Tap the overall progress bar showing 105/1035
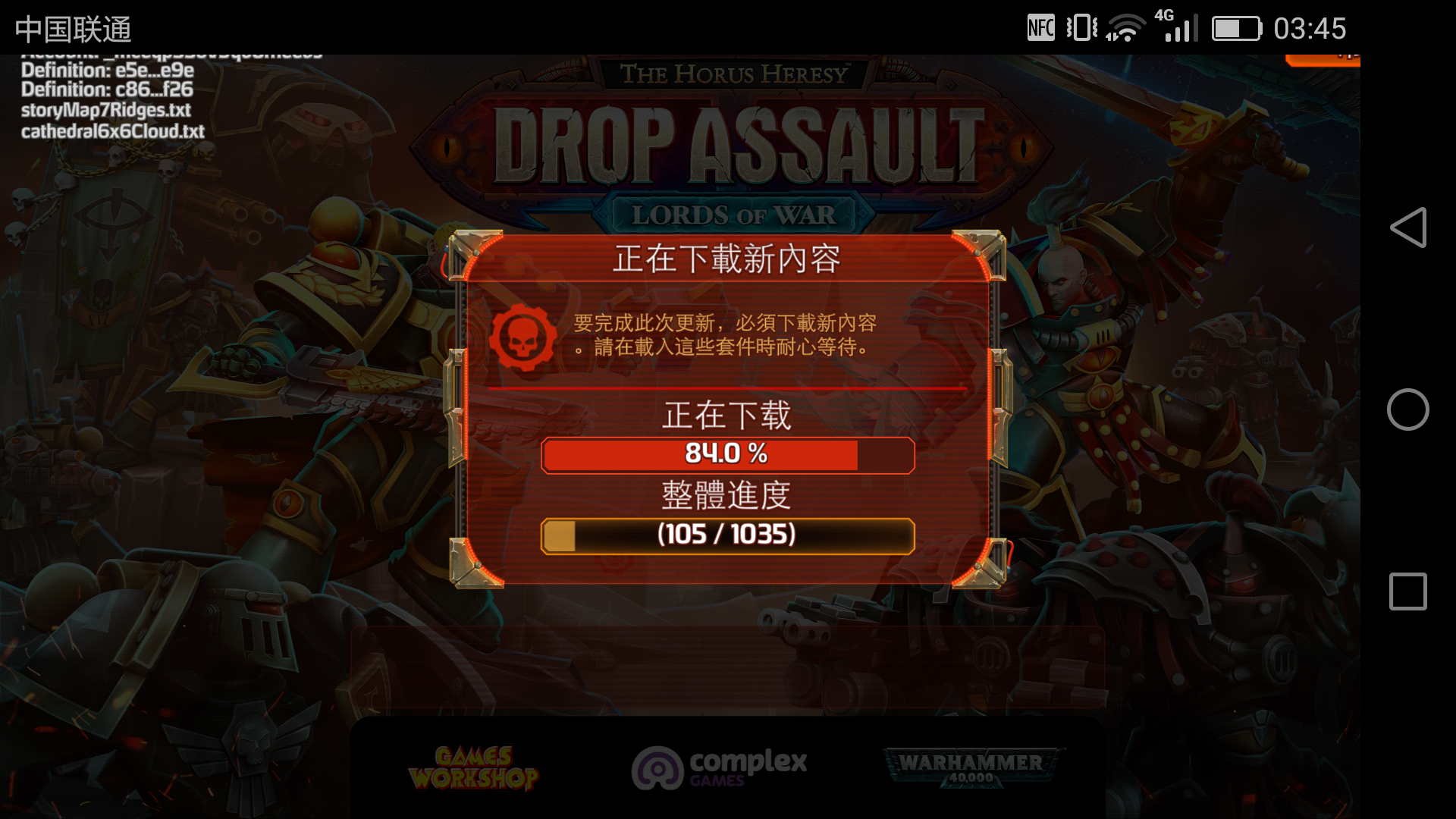Viewport: 1456px width, 819px height. click(727, 535)
